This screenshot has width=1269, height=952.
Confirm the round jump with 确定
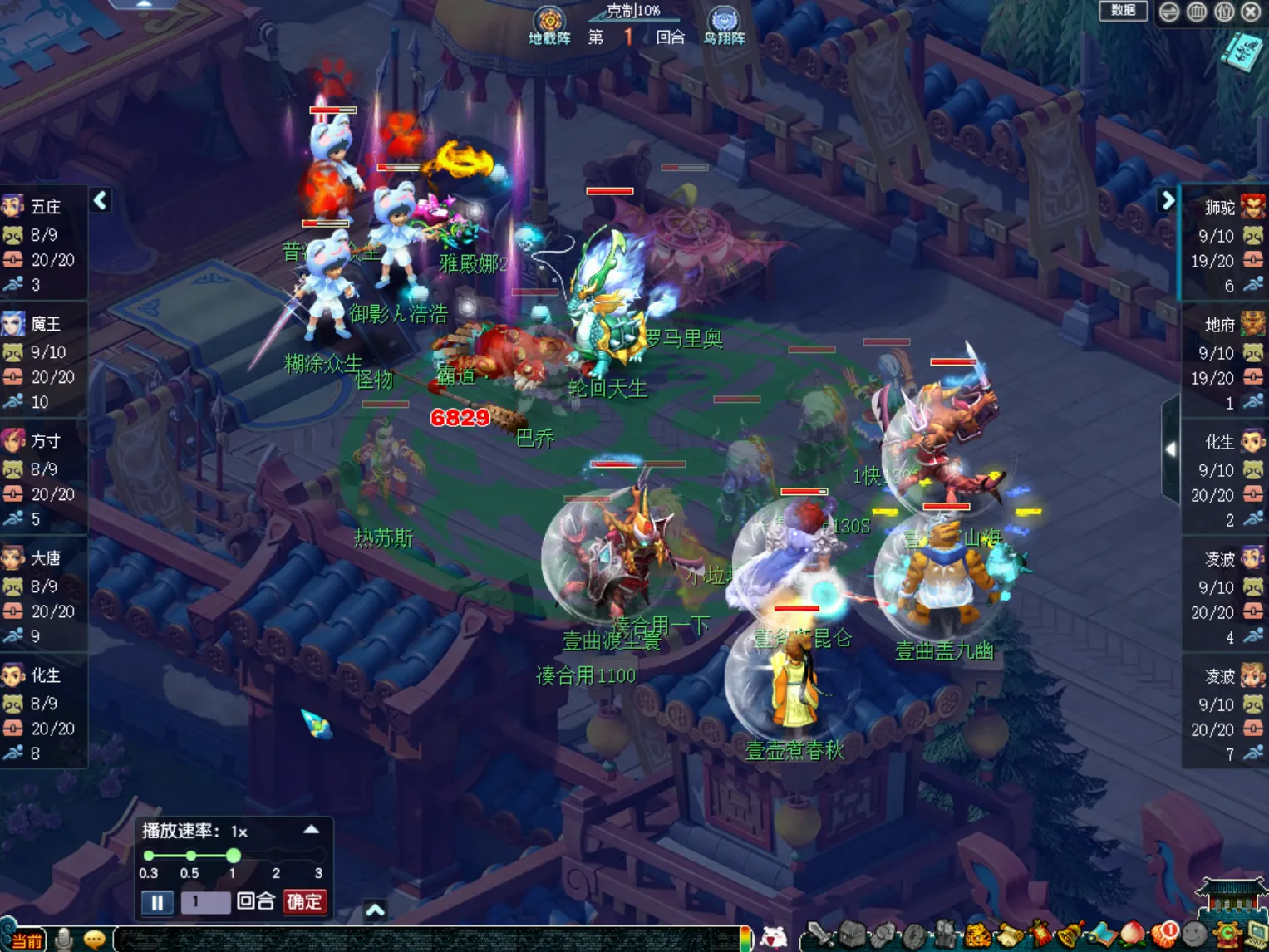(304, 902)
